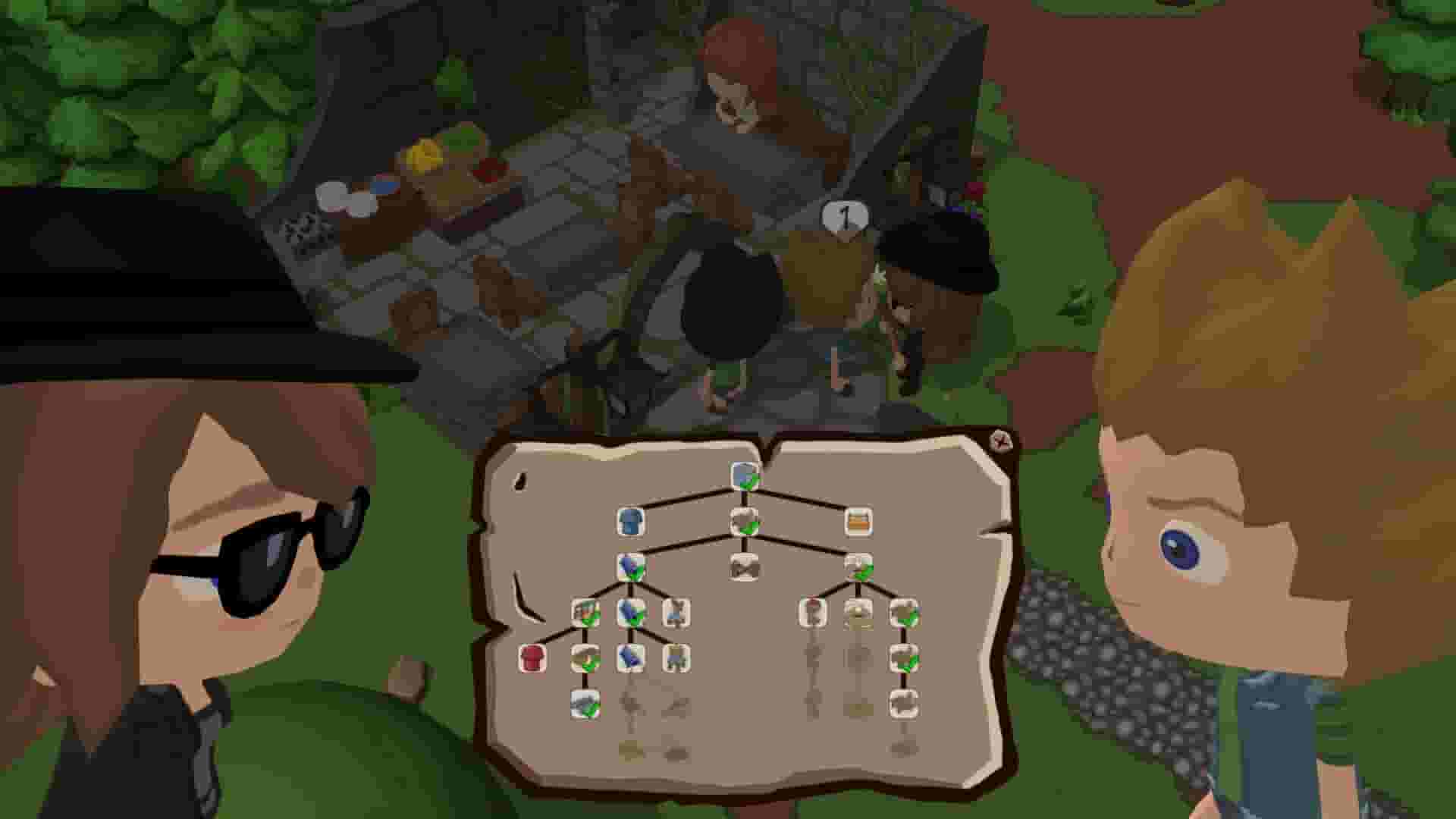Select the shovel node at the bottom of the left branch
The width and height of the screenshot is (1456, 819).
pos(585,704)
